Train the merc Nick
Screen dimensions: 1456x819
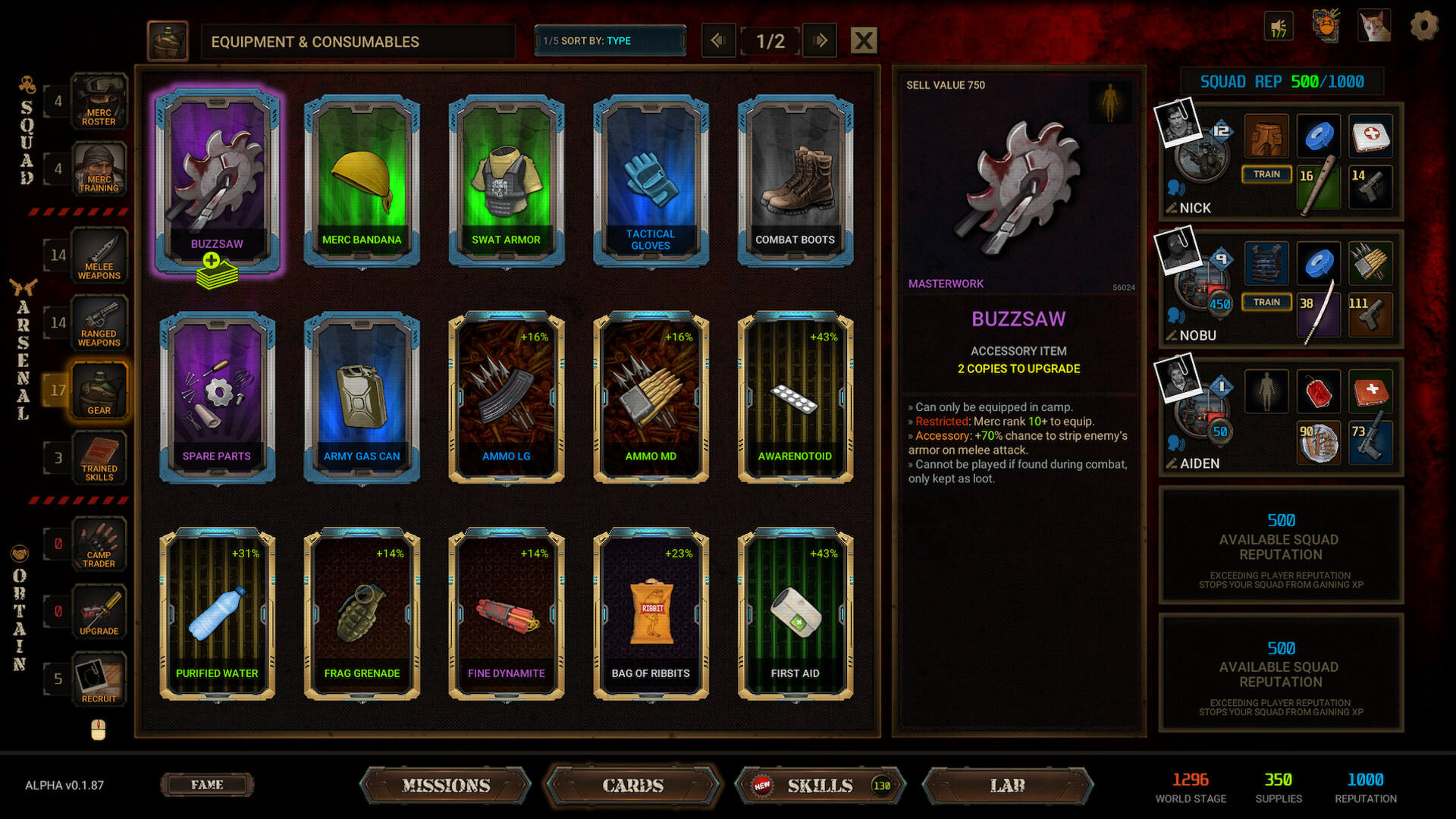[1266, 174]
